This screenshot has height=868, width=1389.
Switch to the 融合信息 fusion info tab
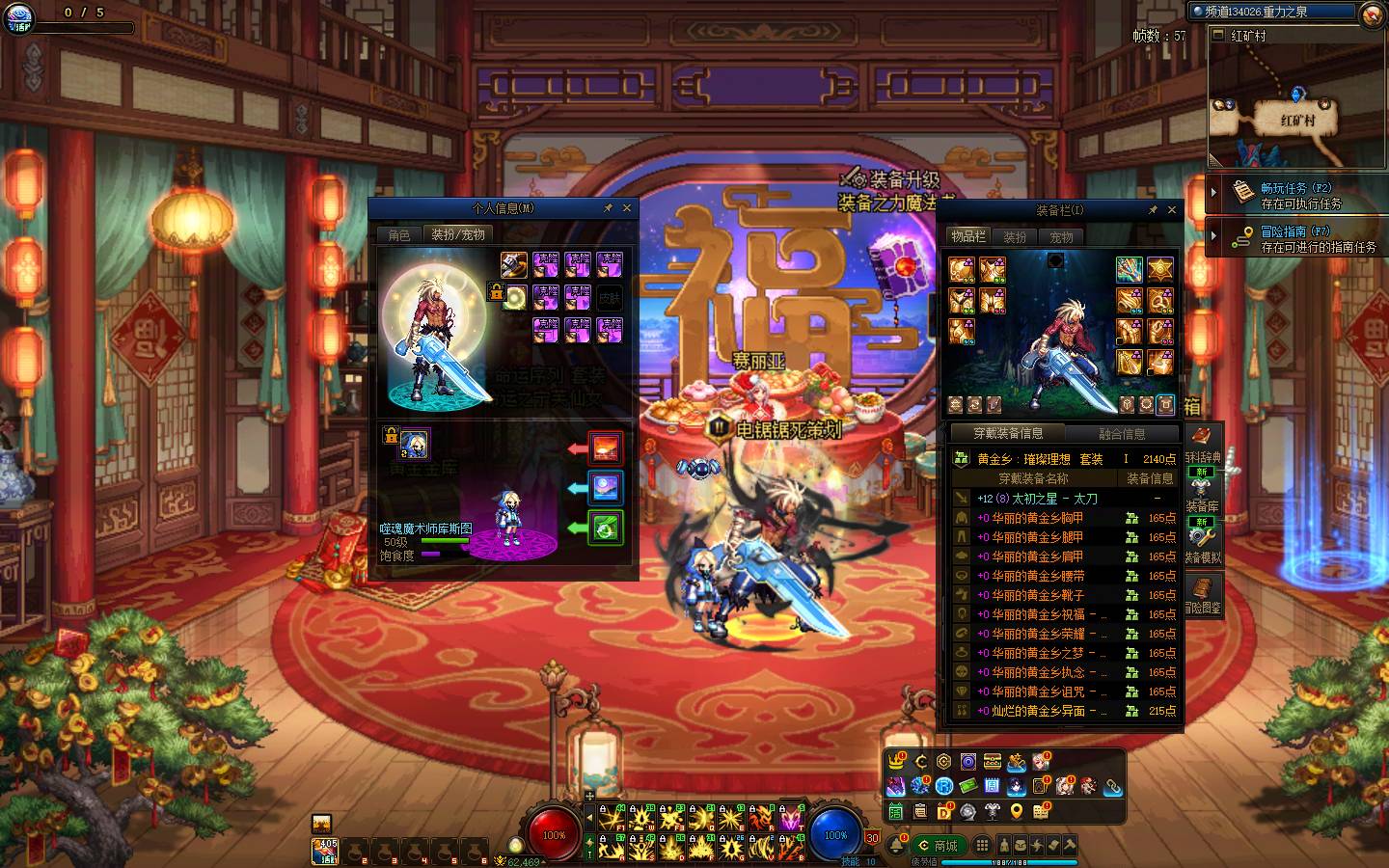click(x=1122, y=435)
